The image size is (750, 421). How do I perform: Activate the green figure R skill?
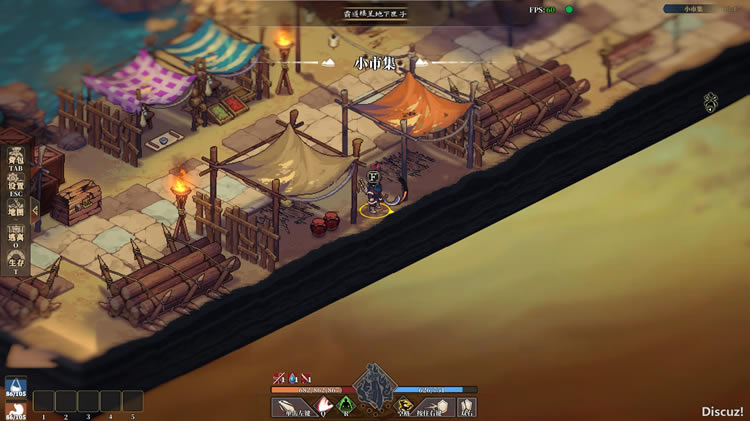[347, 406]
